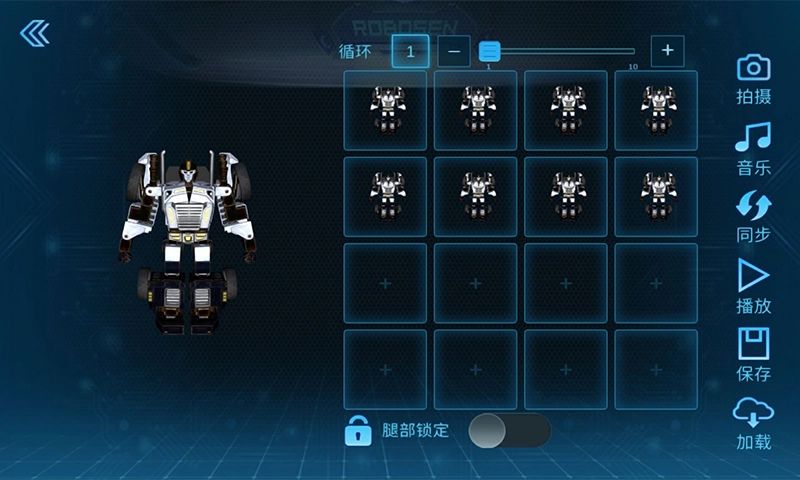The width and height of the screenshot is (800, 480).
Task: Go back with the double-chevron arrow
Action: click(x=34, y=33)
